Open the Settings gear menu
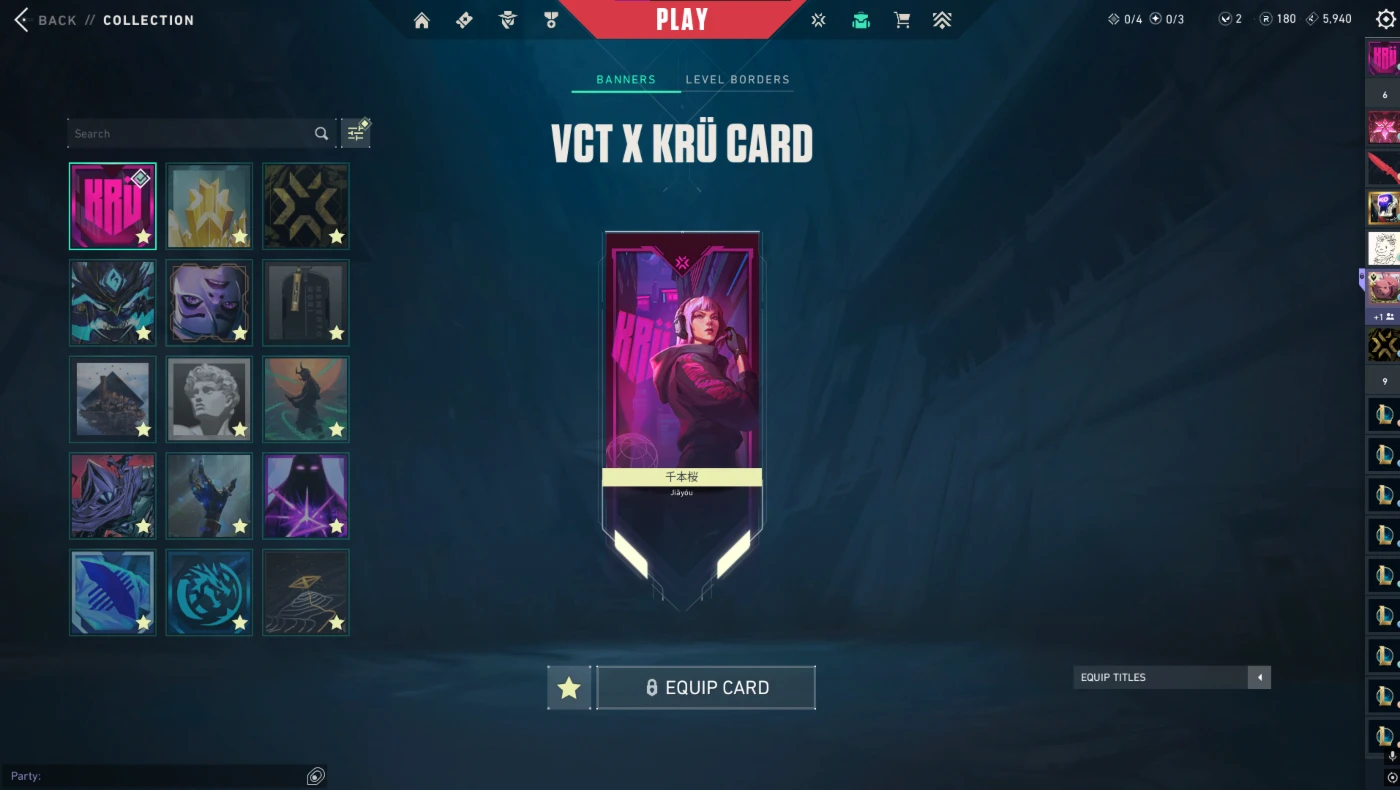 [1384, 19]
